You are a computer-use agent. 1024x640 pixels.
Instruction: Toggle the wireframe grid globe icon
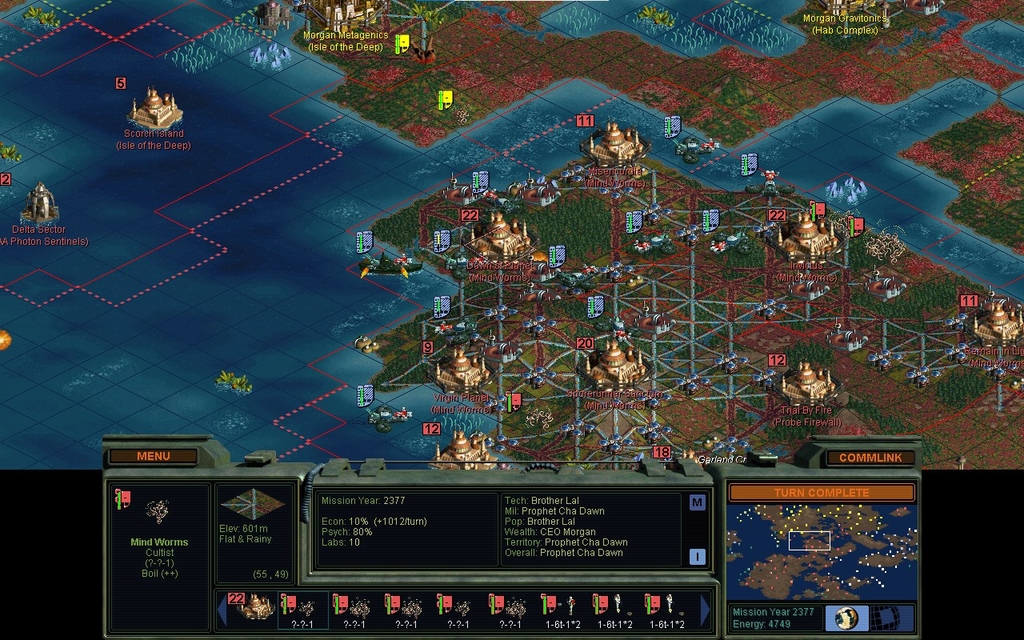coord(883,618)
